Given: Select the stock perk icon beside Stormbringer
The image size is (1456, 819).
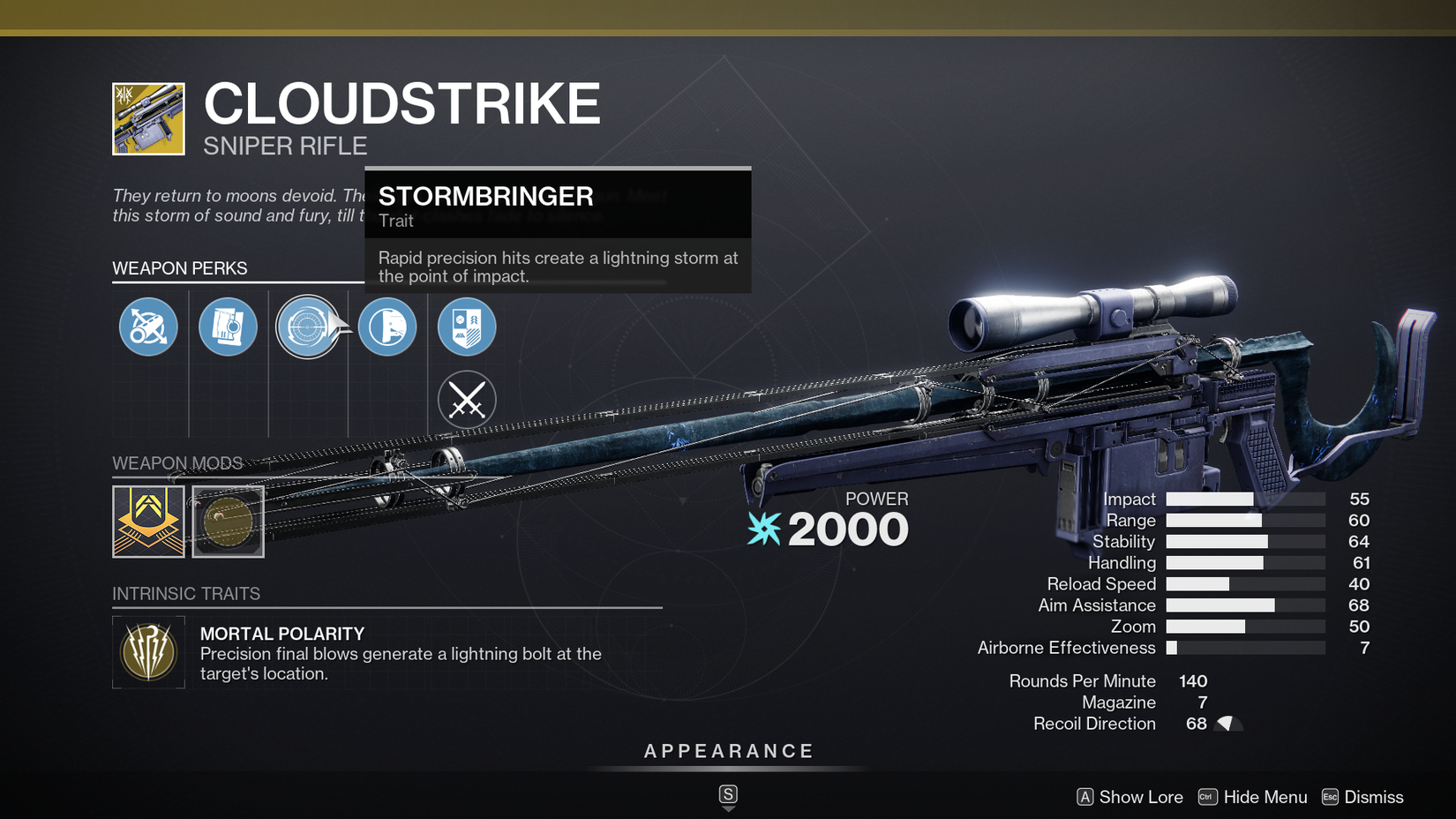Looking at the screenshot, I should point(387,327).
